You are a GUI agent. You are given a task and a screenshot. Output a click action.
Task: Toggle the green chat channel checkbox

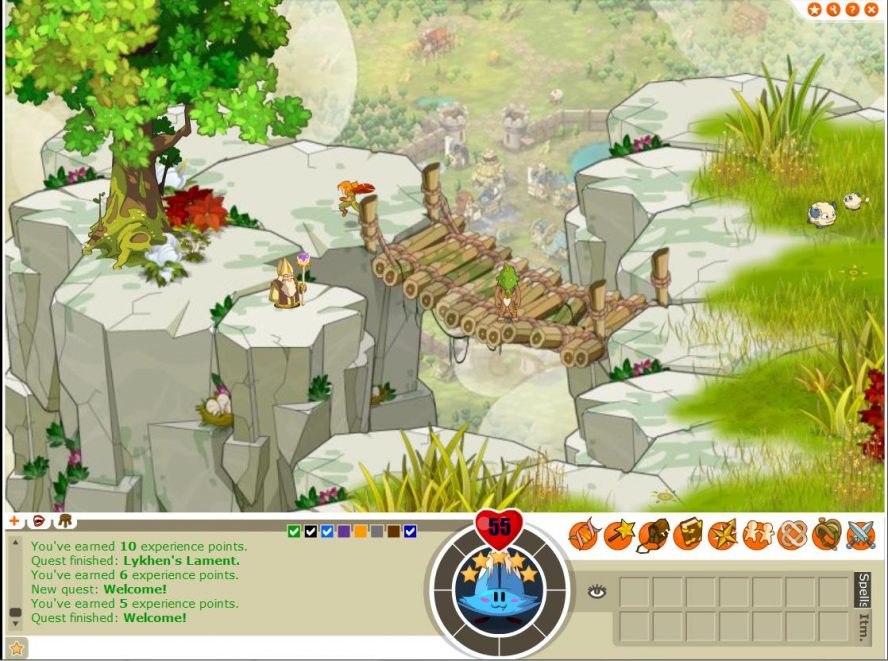(x=294, y=531)
